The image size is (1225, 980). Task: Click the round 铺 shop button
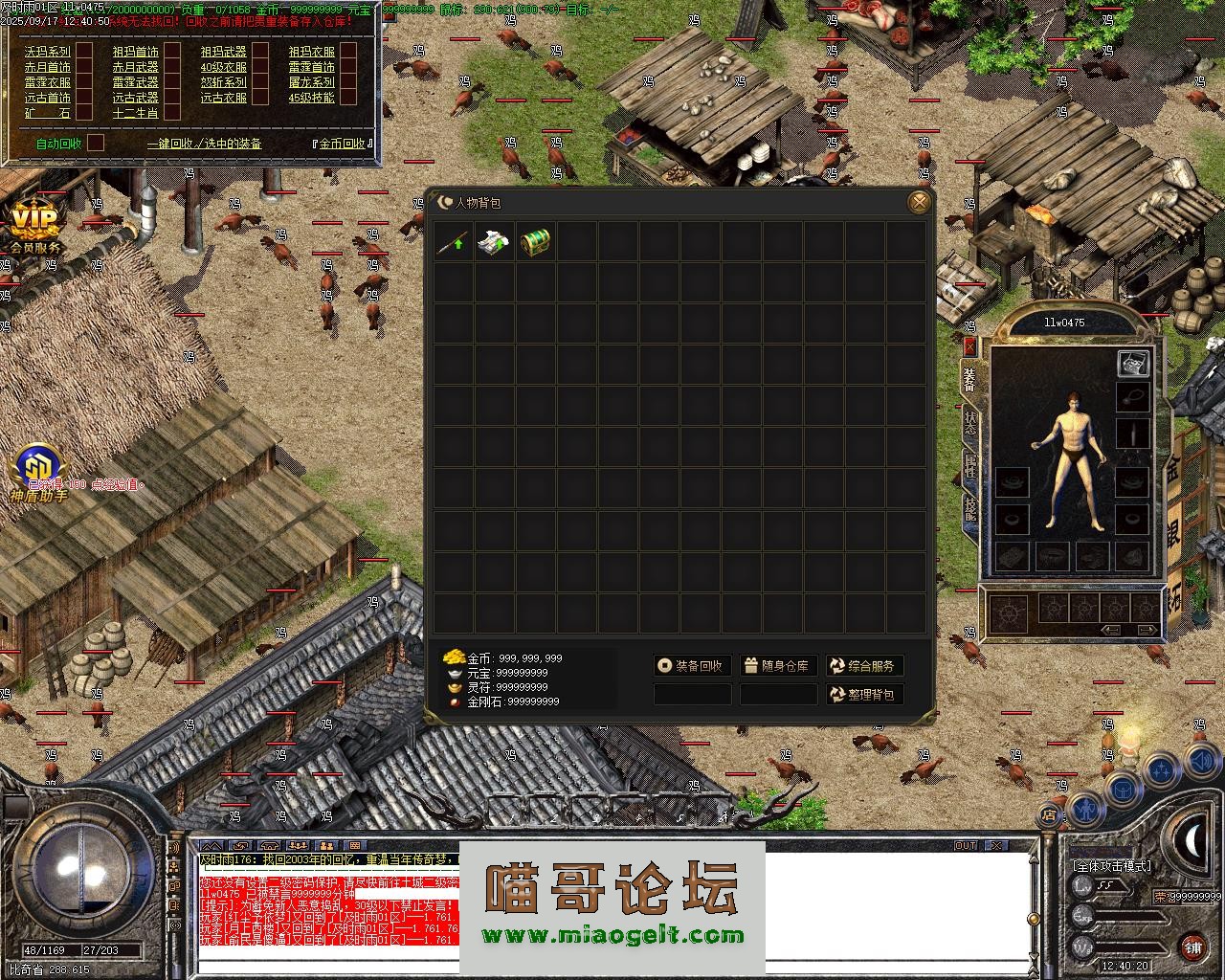pyautogui.click(x=1192, y=947)
